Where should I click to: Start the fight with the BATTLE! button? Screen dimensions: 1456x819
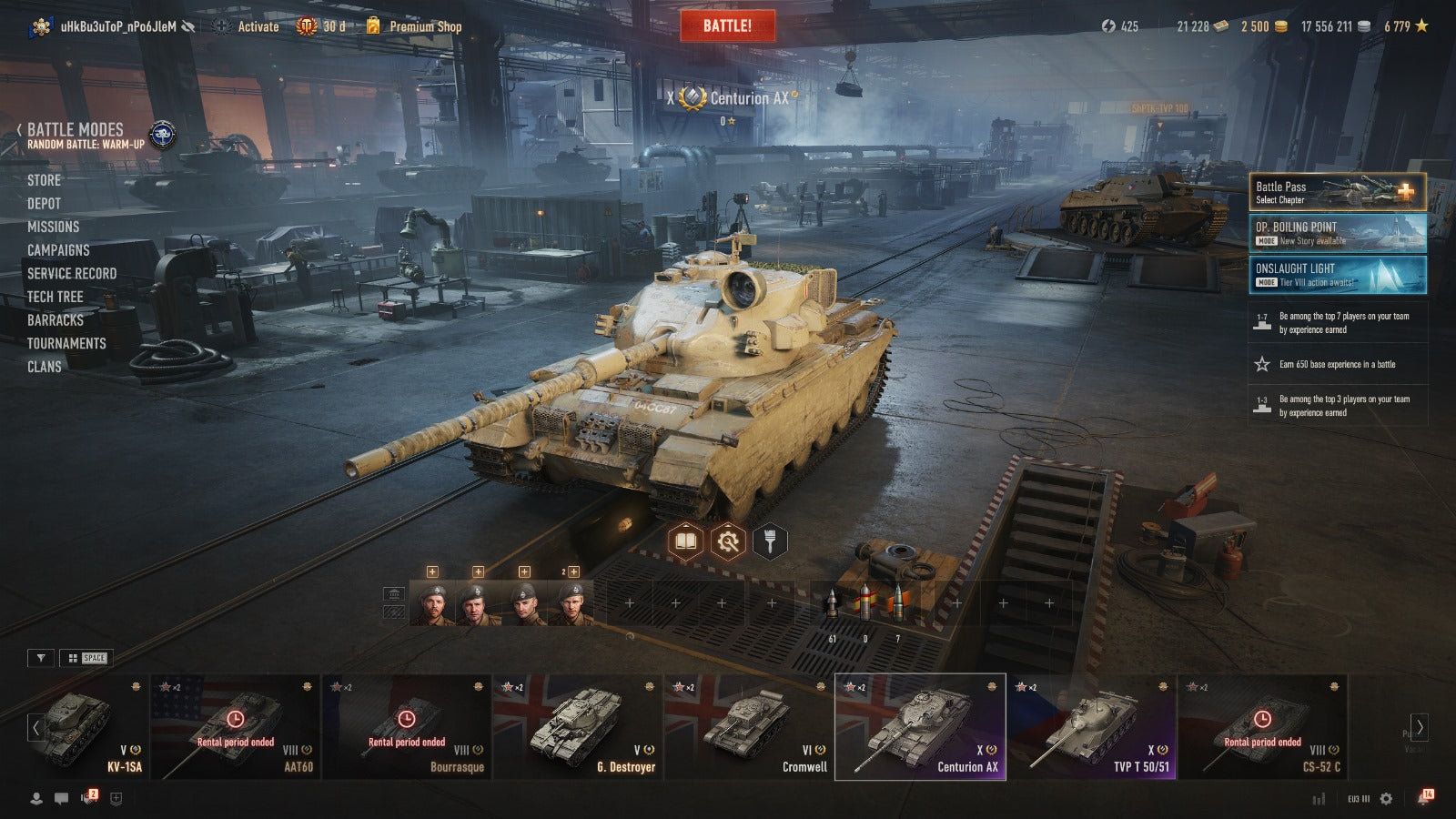(x=727, y=25)
